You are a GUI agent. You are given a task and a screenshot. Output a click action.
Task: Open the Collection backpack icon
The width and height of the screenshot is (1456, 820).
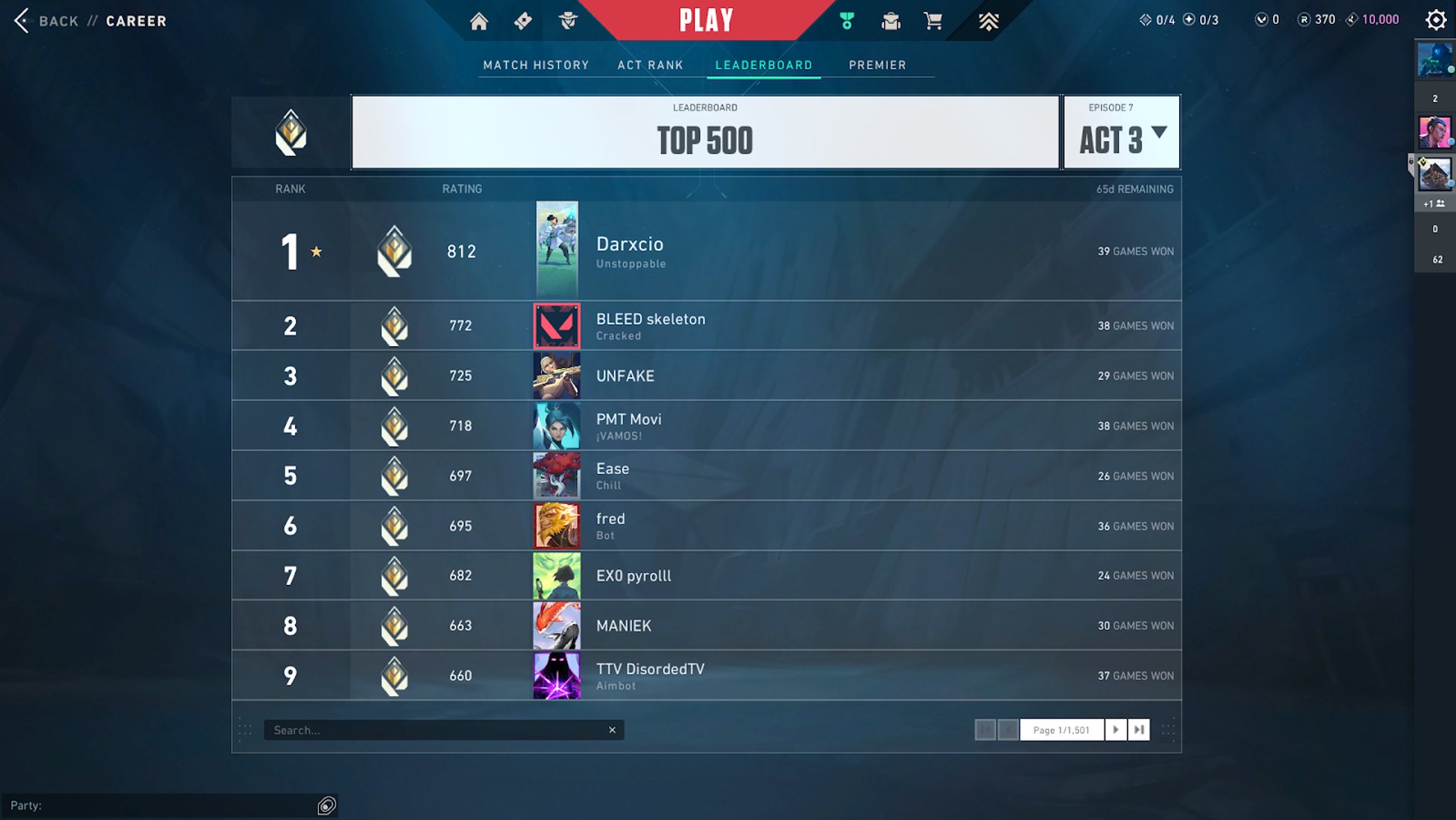890,21
